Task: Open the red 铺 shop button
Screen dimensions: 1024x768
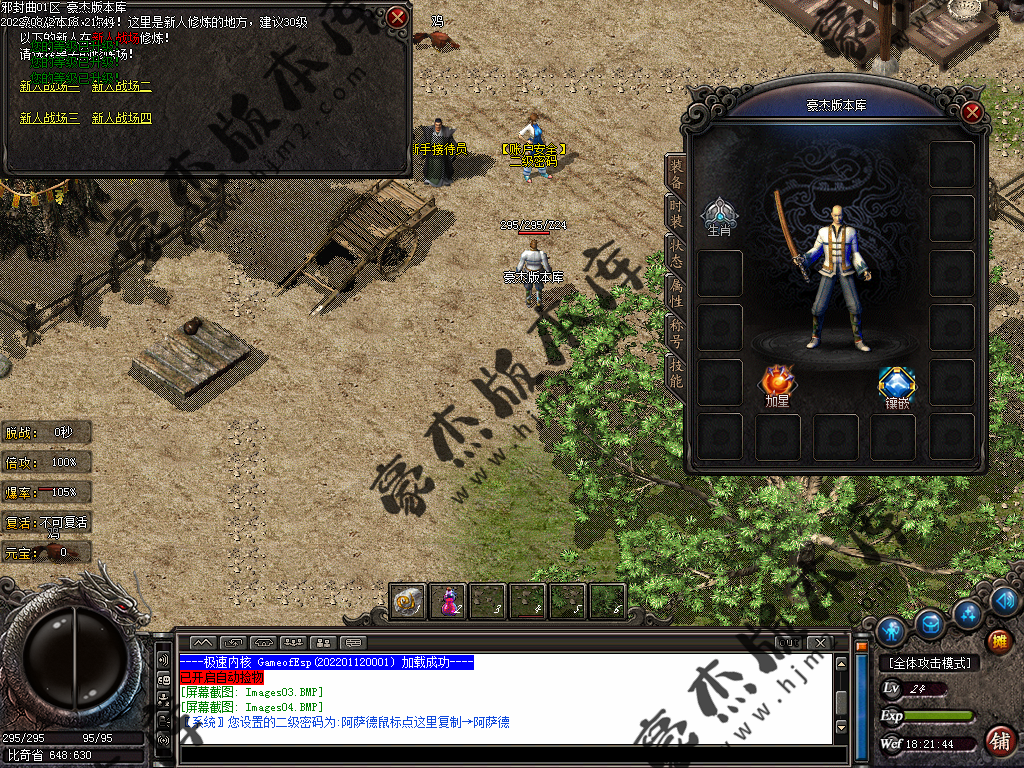Action: [998, 741]
